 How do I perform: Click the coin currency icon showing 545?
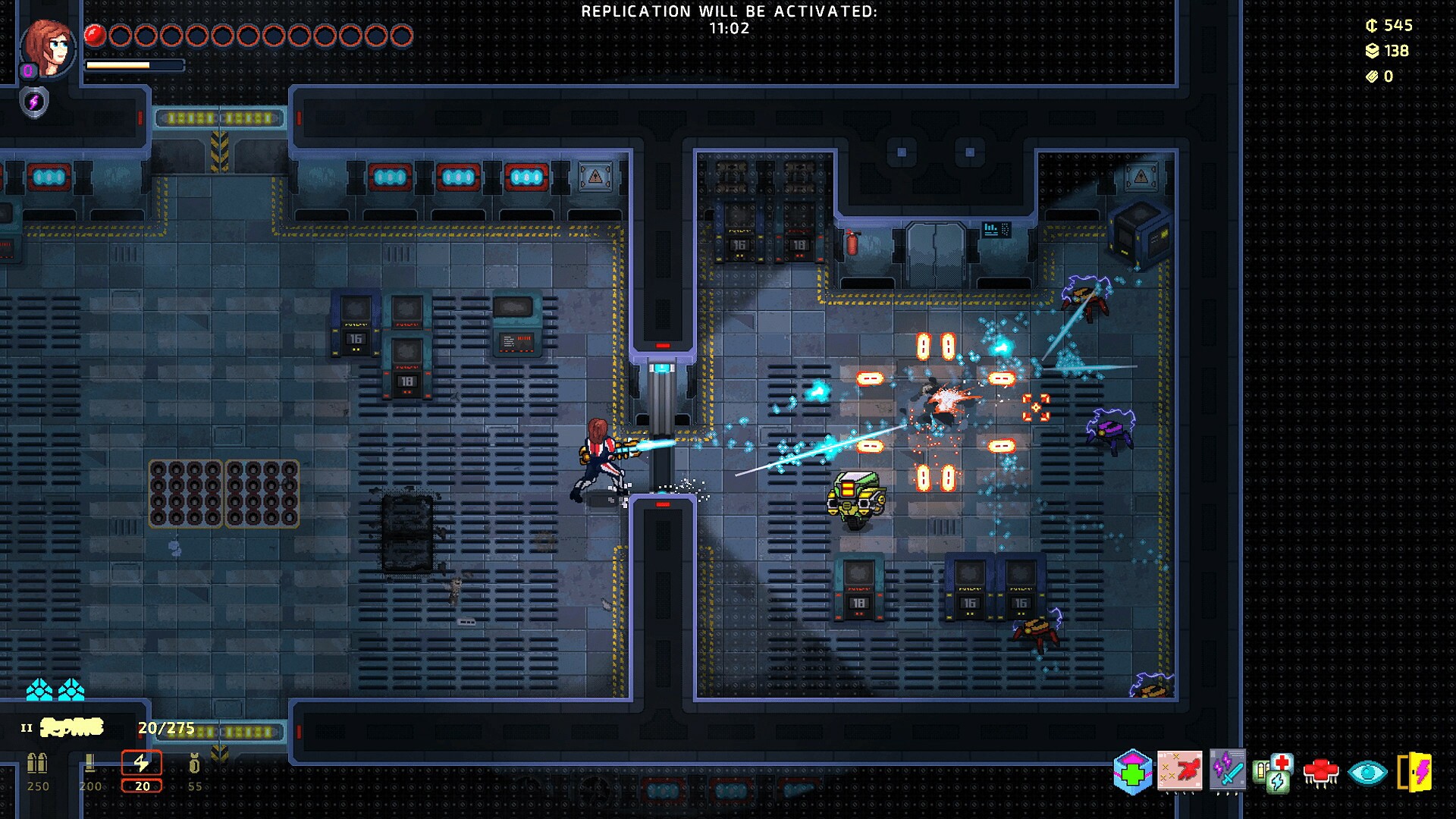click(x=1370, y=24)
